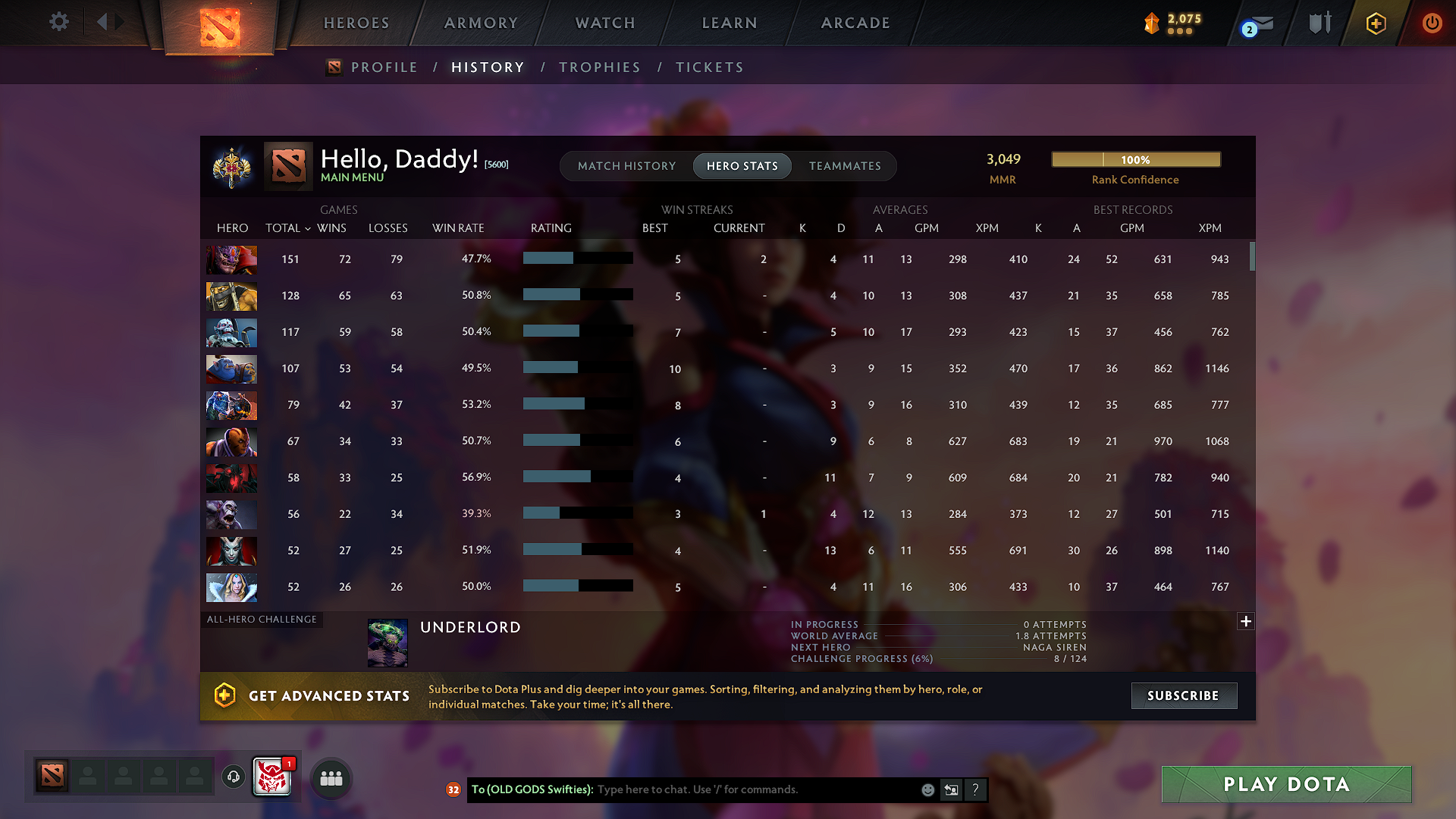The width and height of the screenshot is (1456, 819).
Task: Expand the All-Hero Challenge plus control
Action: (x=1246, y=621)
